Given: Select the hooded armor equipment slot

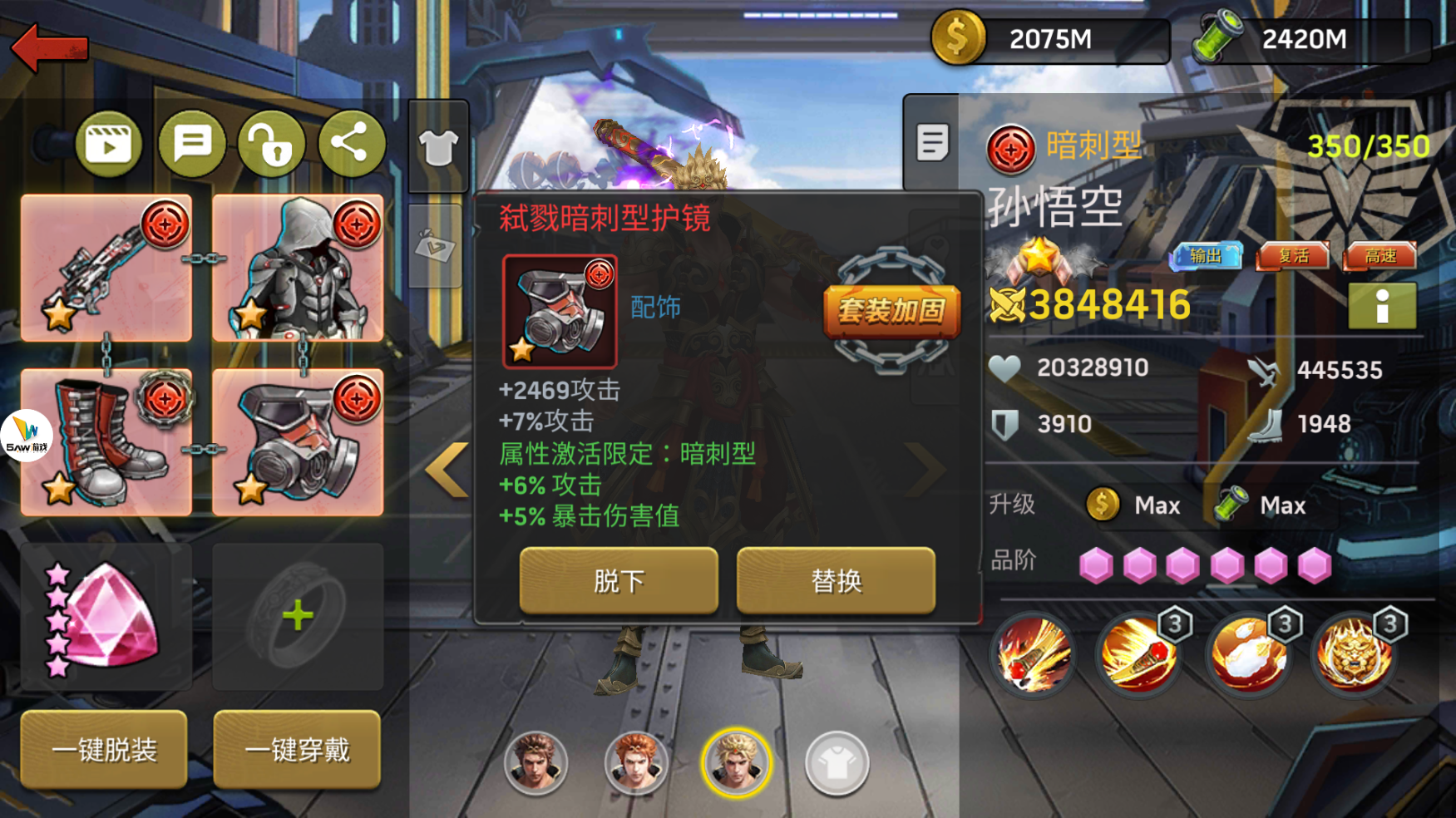Looking at the screenshot, I should 298,268.
